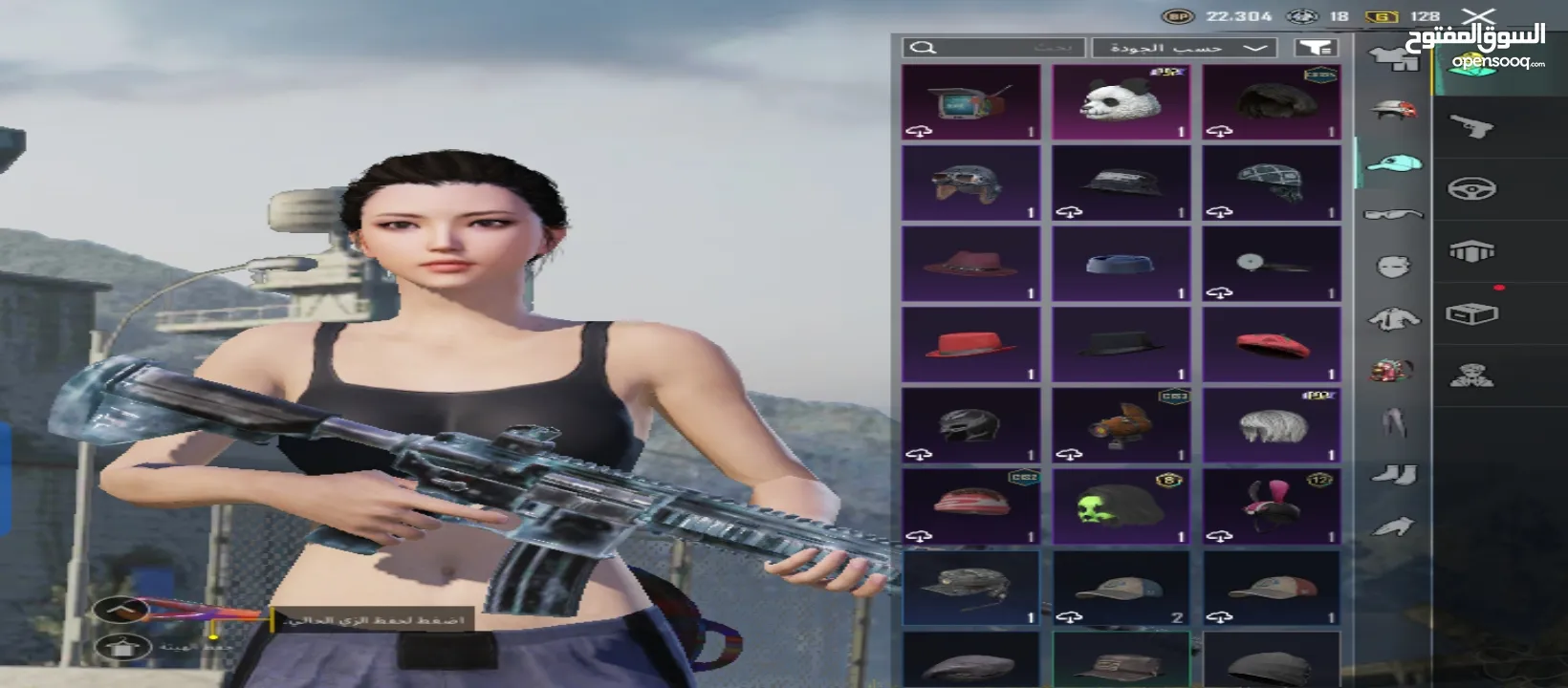Select the panda mask headgear
The image size is (1568, 688).
(1121, 102)
